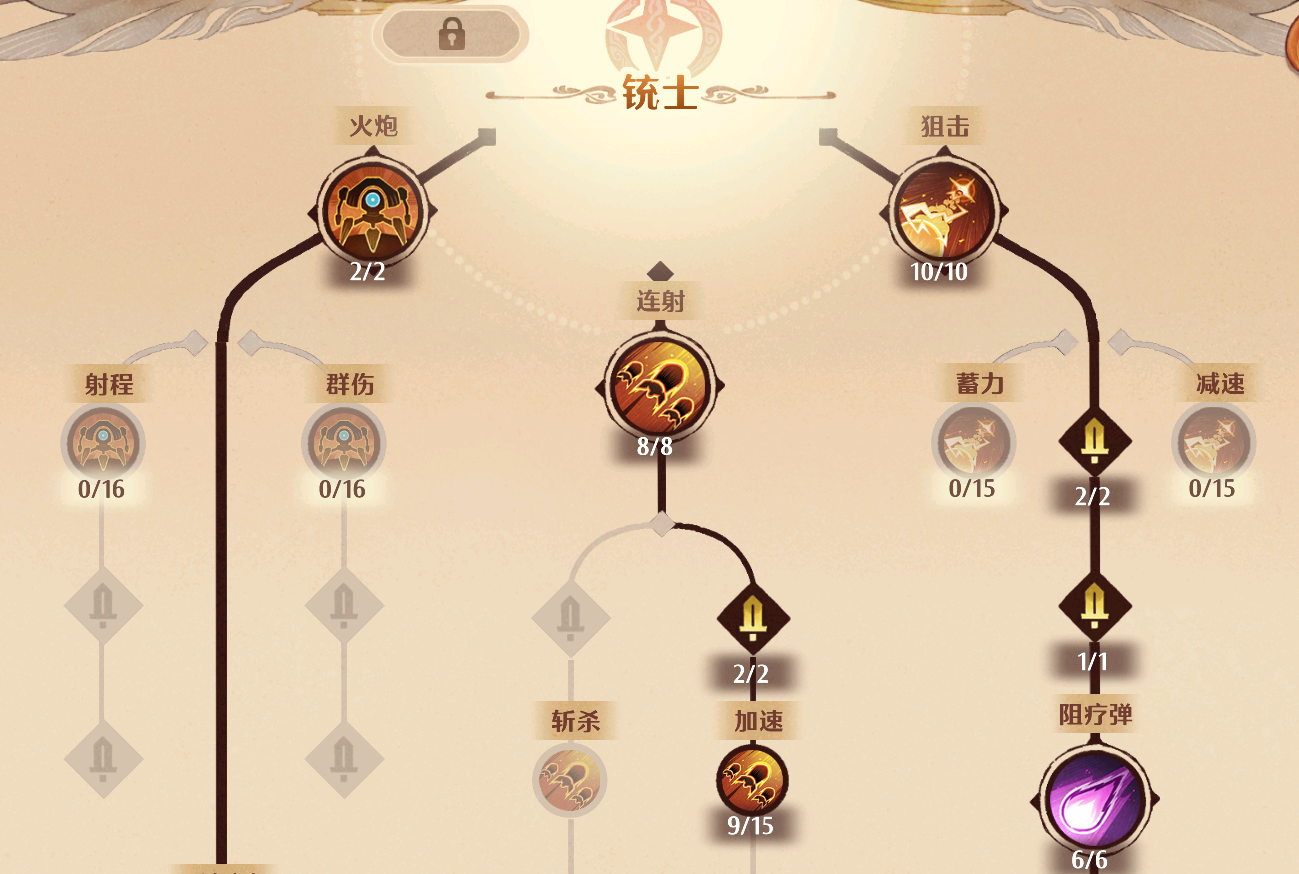Upgrade the 加速 haste skill node
1299x874 pixels.
coord(752,779)
